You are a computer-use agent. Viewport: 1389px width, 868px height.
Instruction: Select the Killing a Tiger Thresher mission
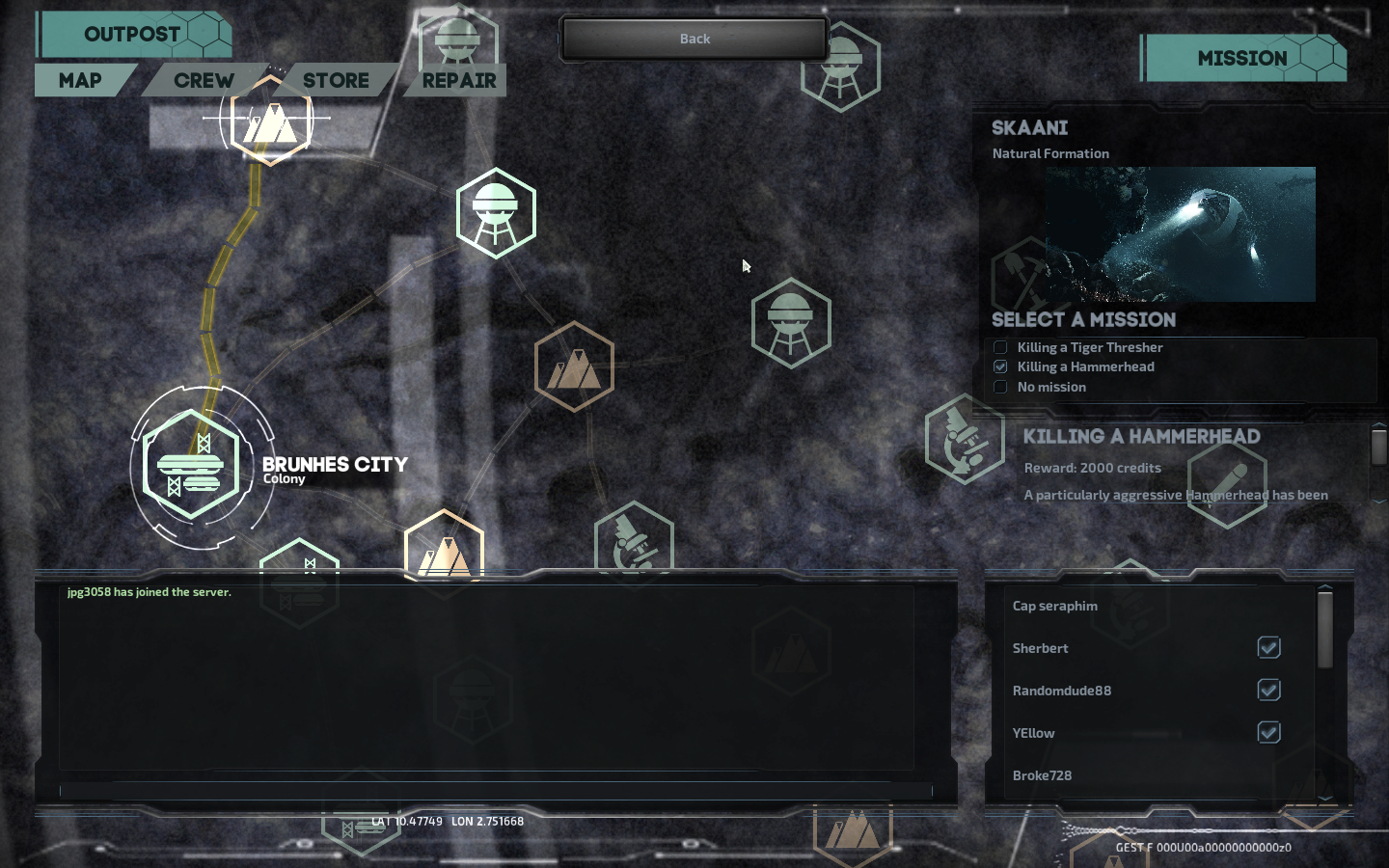coord(1000,347)
